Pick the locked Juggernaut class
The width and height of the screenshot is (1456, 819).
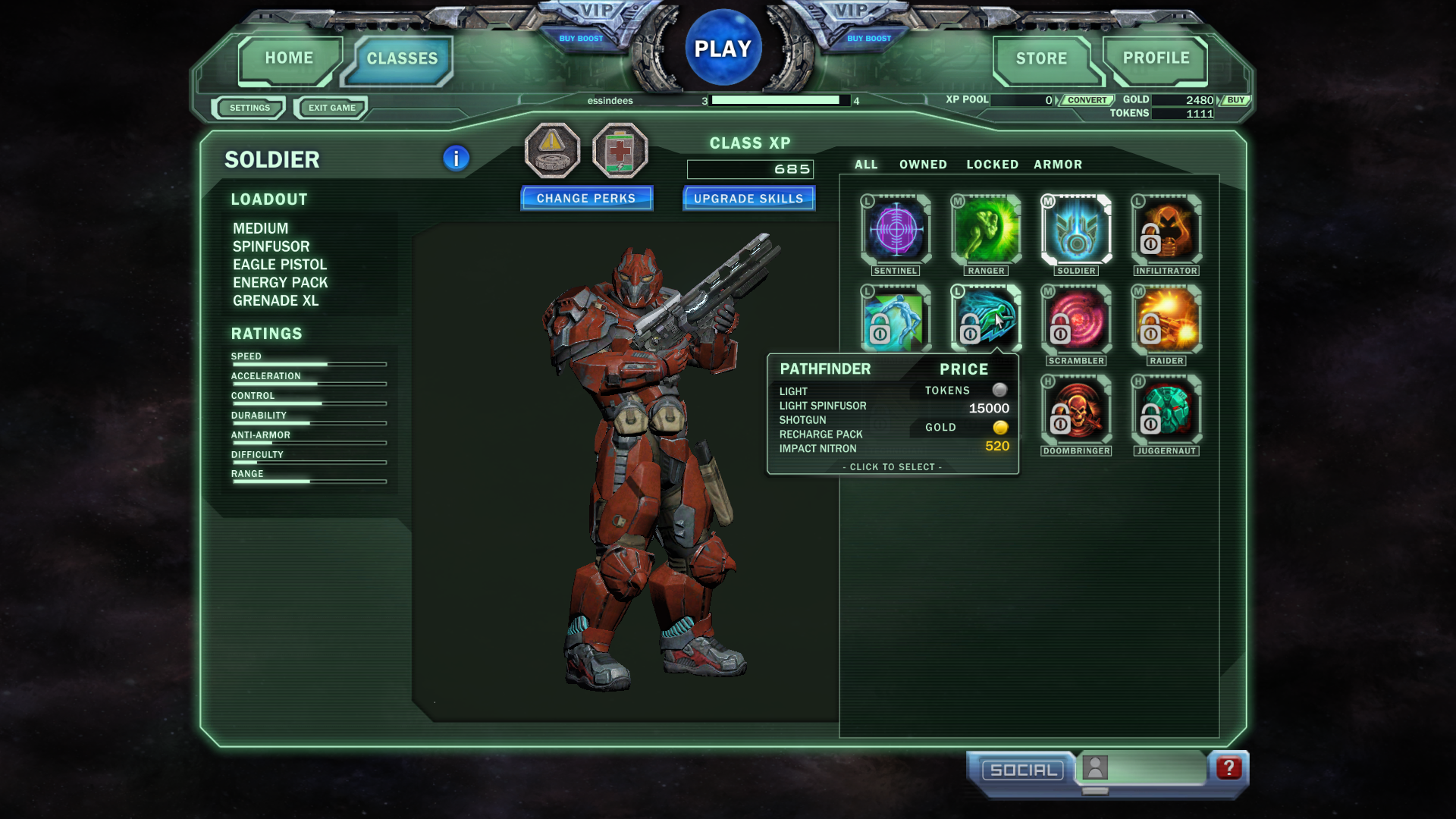coord(1166,409)
